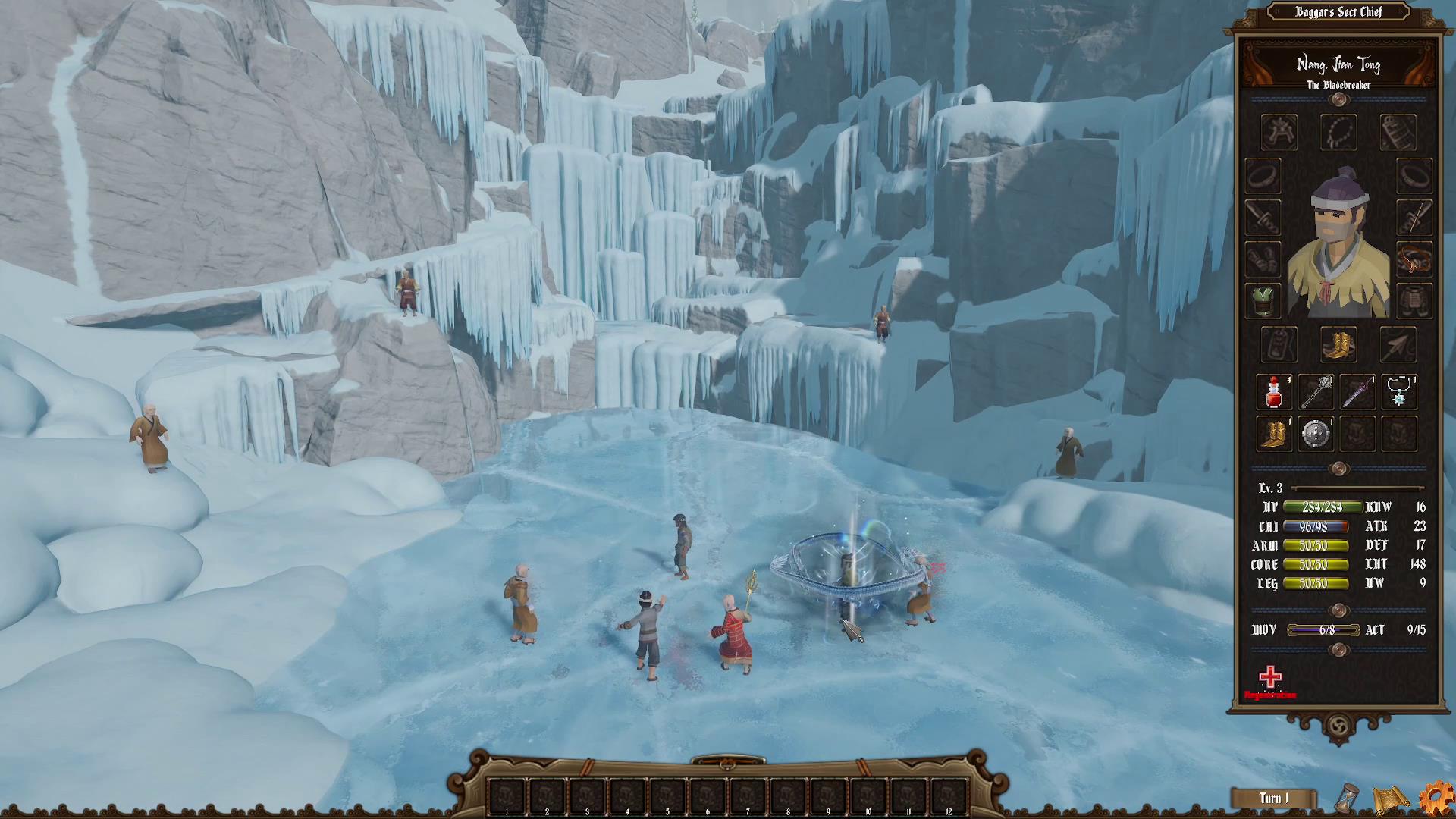The width and height of the screenshot is (1456, 819).
Task: Expand the circular knob below the stat bars
Action: tap(1338, 610)
